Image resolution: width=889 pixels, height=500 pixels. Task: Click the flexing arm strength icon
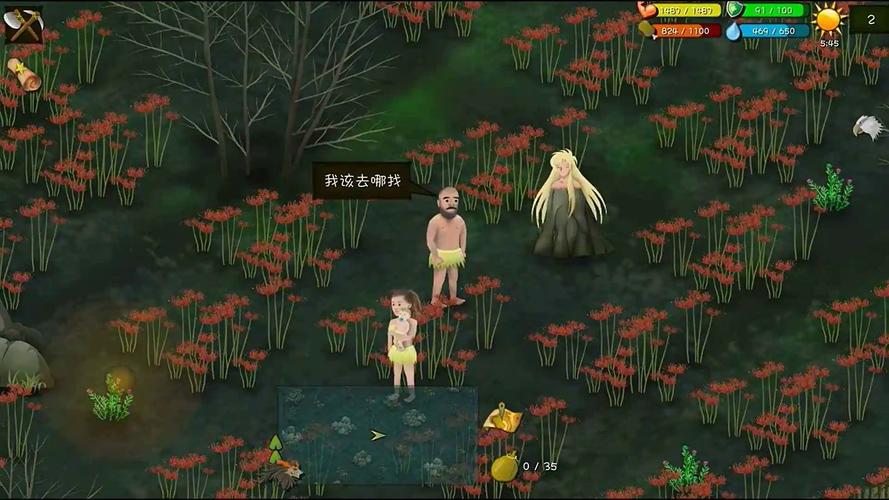click(649, 10)
